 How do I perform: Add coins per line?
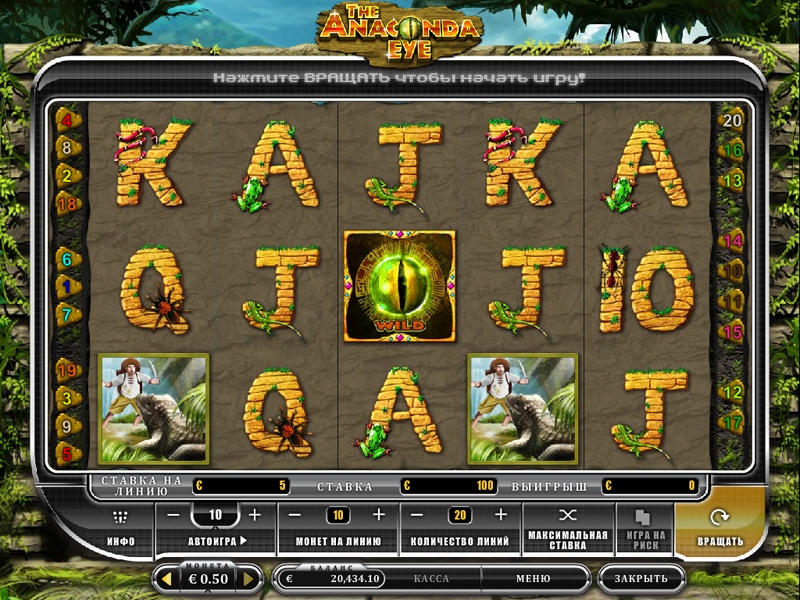tap(378, 515)
